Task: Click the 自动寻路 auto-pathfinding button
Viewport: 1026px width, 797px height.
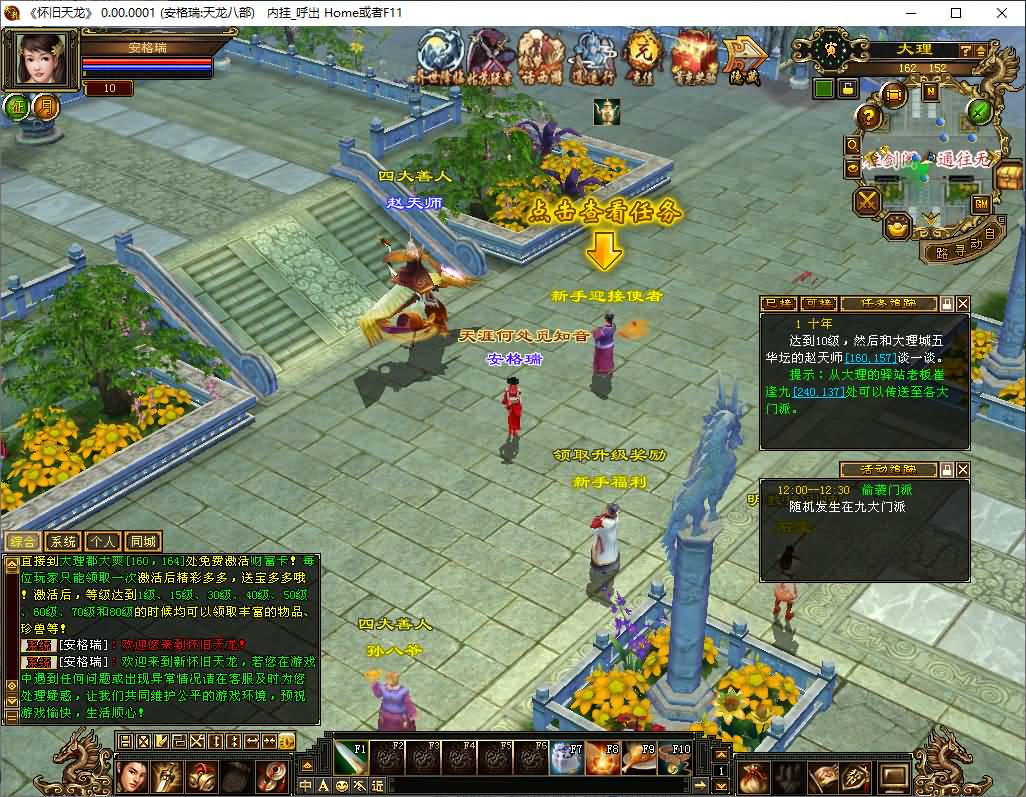Action: point(960,249)
